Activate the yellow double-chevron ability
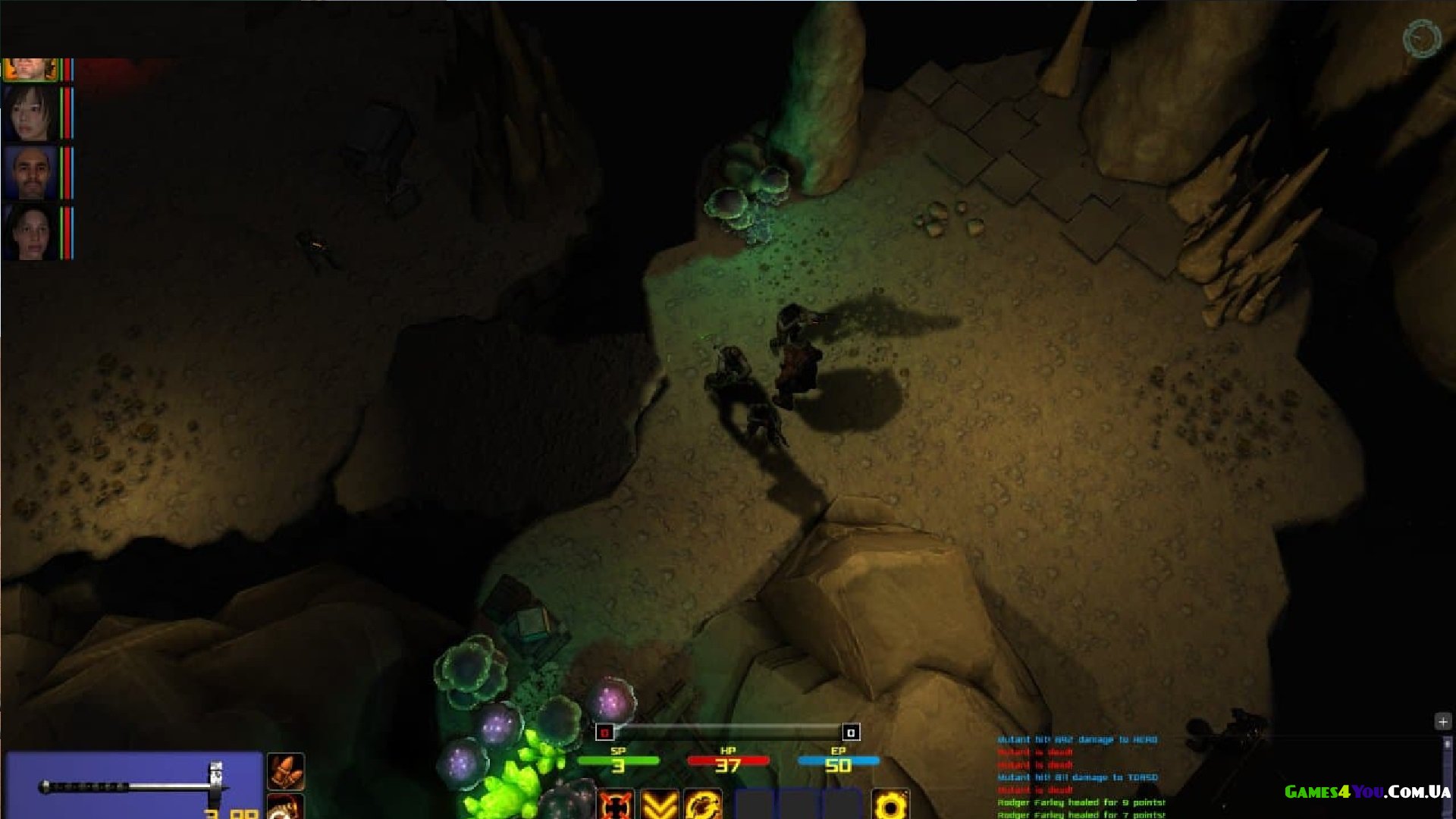The image size is (1456, 819). 659,804
